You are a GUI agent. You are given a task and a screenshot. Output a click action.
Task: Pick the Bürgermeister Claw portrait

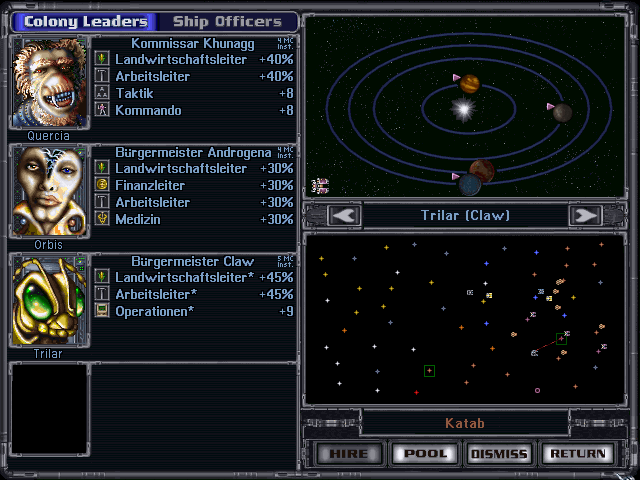(48, 301)
